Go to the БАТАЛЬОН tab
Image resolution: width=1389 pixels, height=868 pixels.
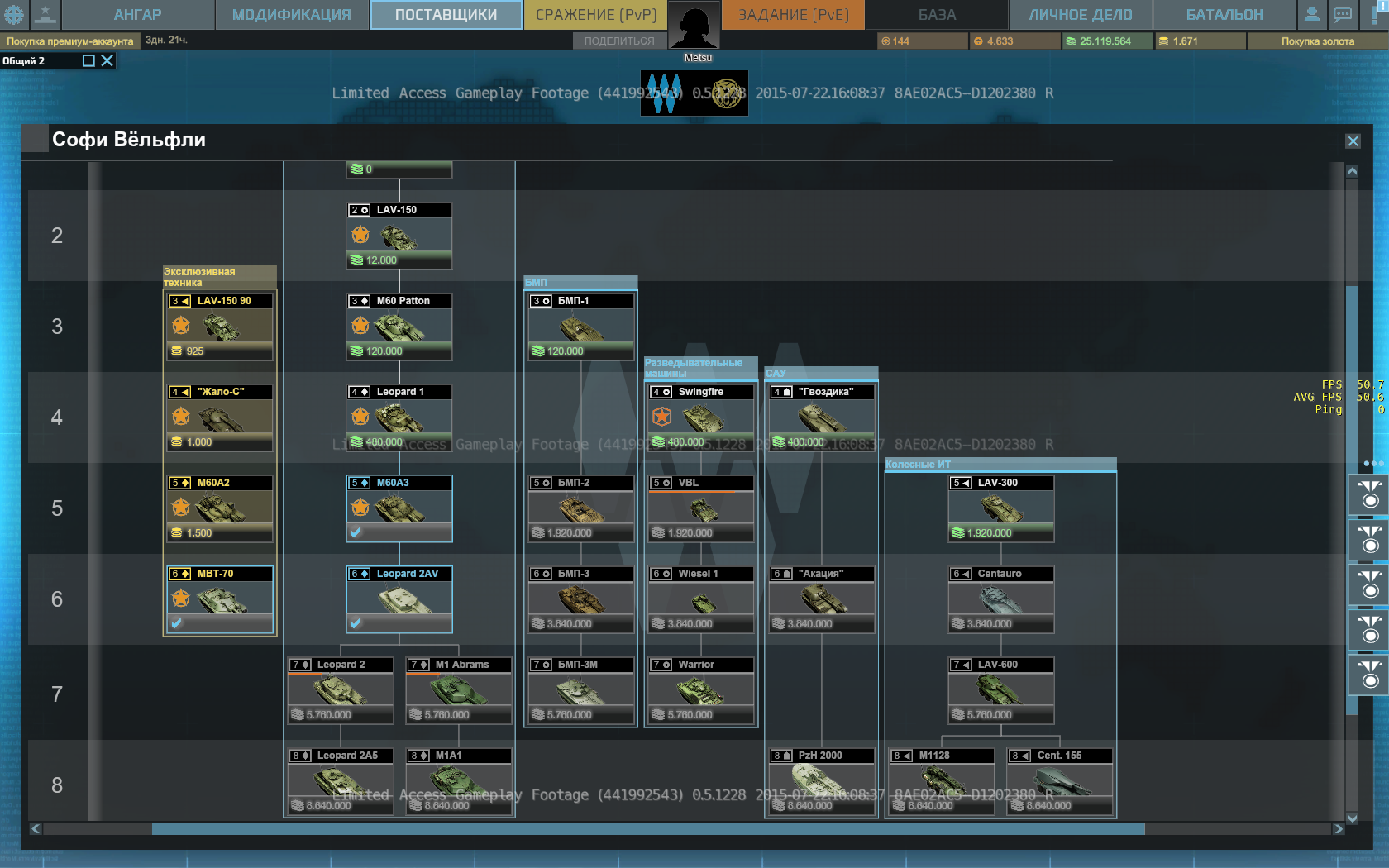1224,15
